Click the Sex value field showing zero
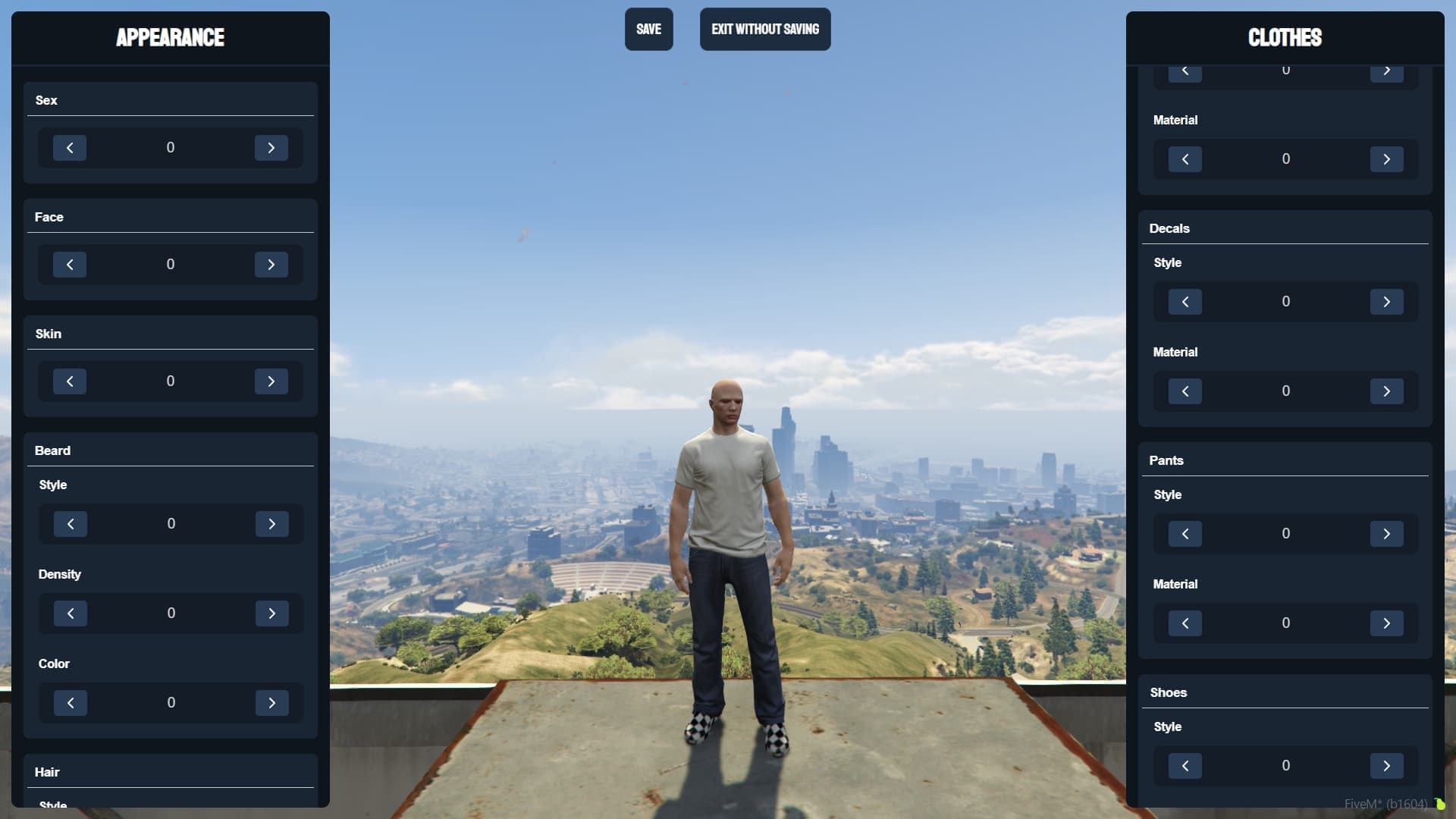1456x819 pixels. pos(170,148)
